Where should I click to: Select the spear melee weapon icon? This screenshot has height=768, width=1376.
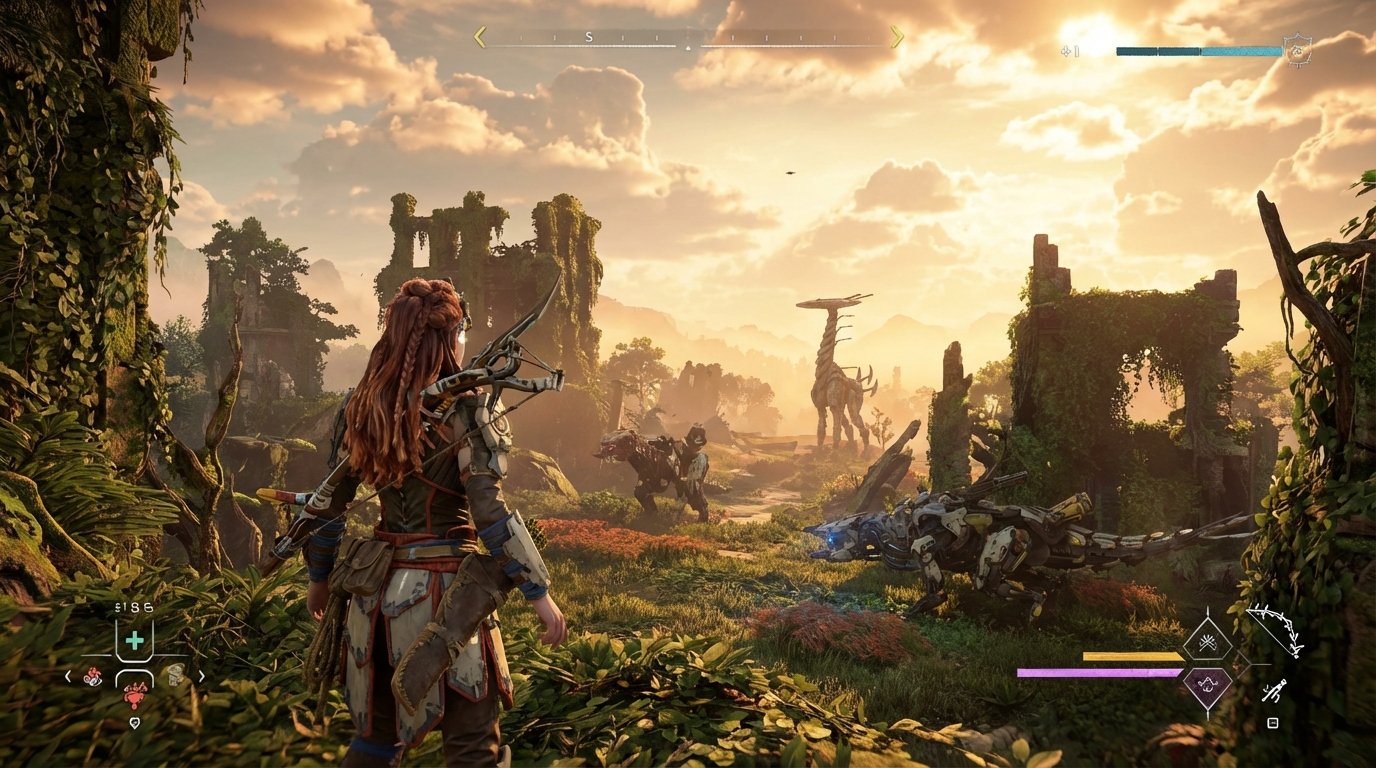[1275, 690]
